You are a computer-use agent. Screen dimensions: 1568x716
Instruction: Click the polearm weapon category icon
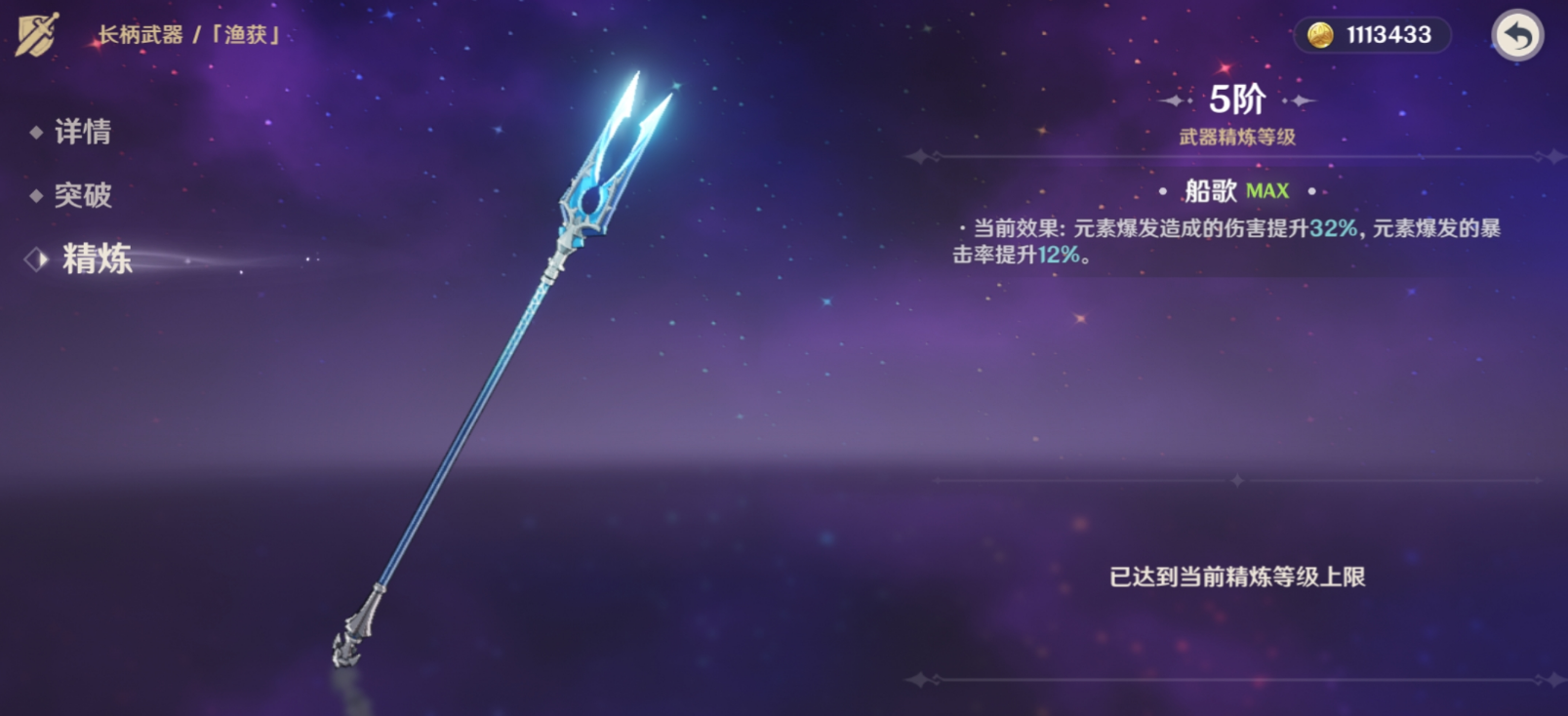click(37, 35)
